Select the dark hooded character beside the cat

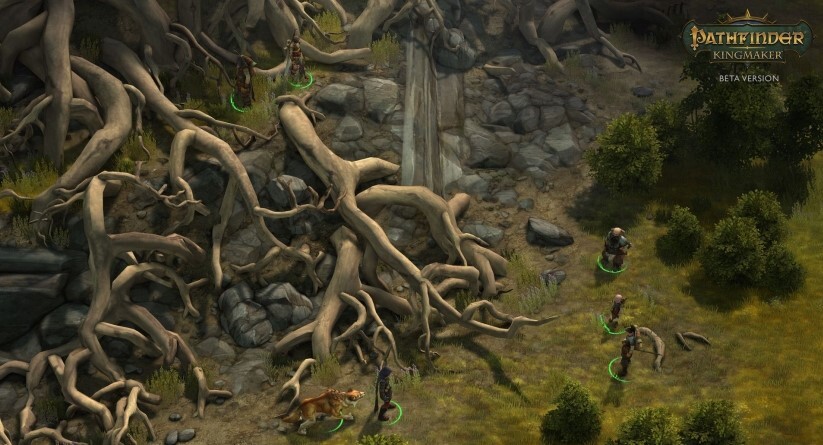(x=384, y=393)
